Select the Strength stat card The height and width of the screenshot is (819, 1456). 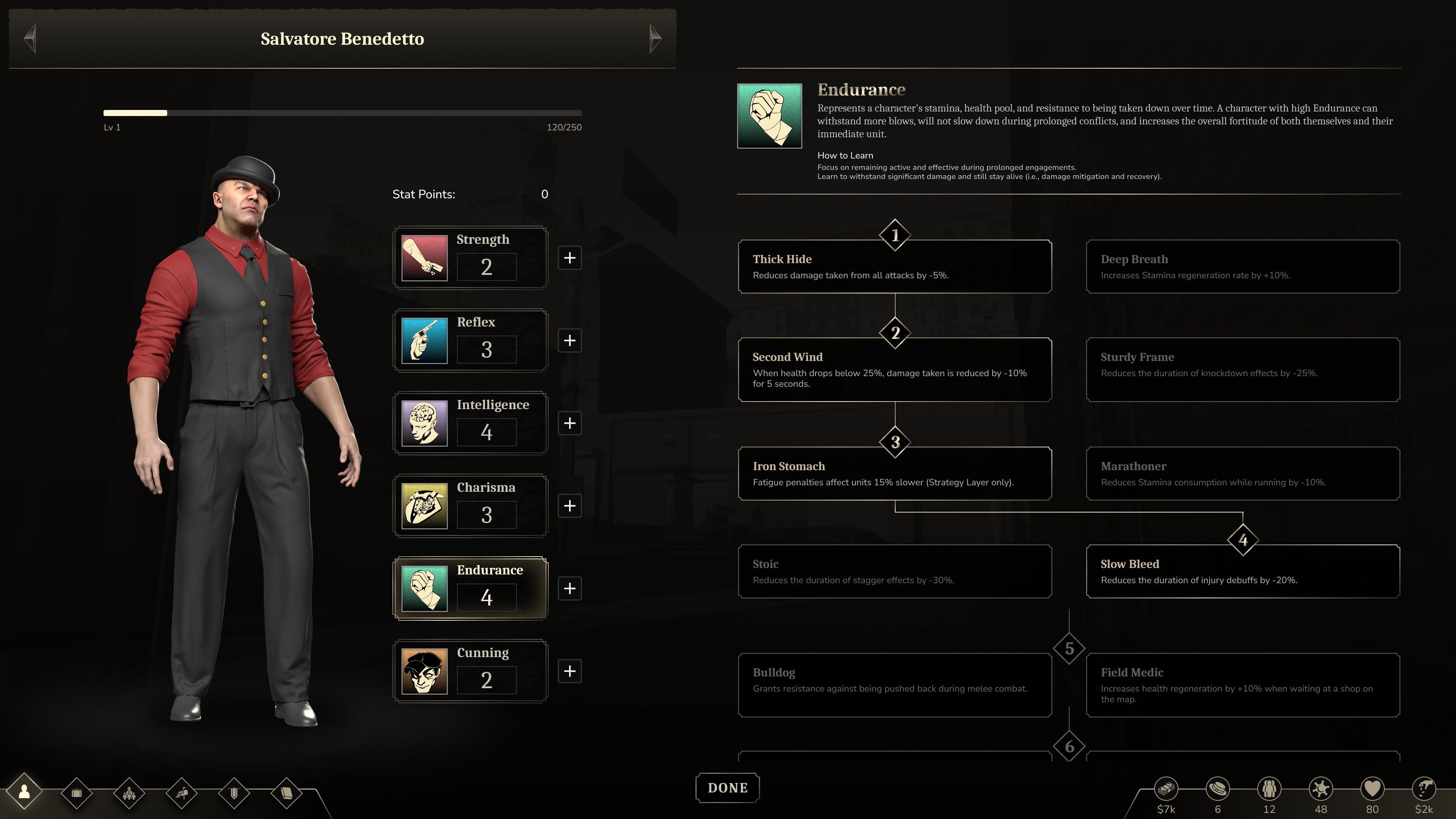pos(470,258)
